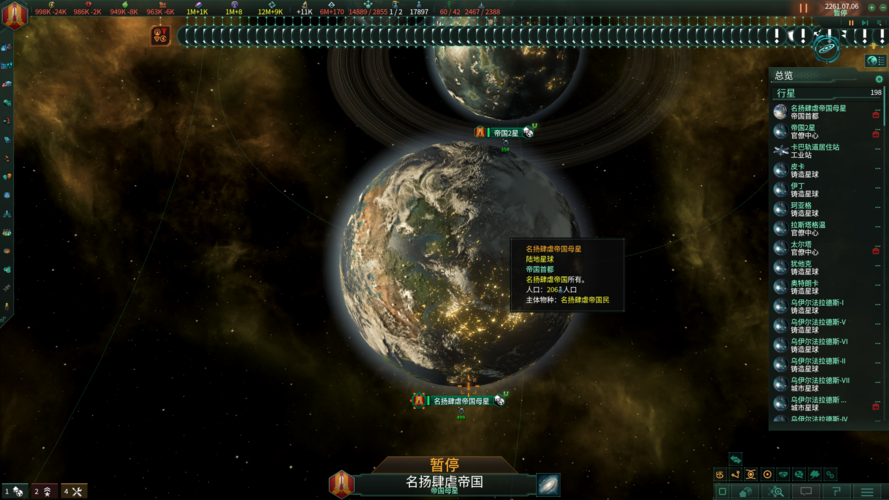
Task: Open the chat speech bubble button
Action: tap(806, 492)
